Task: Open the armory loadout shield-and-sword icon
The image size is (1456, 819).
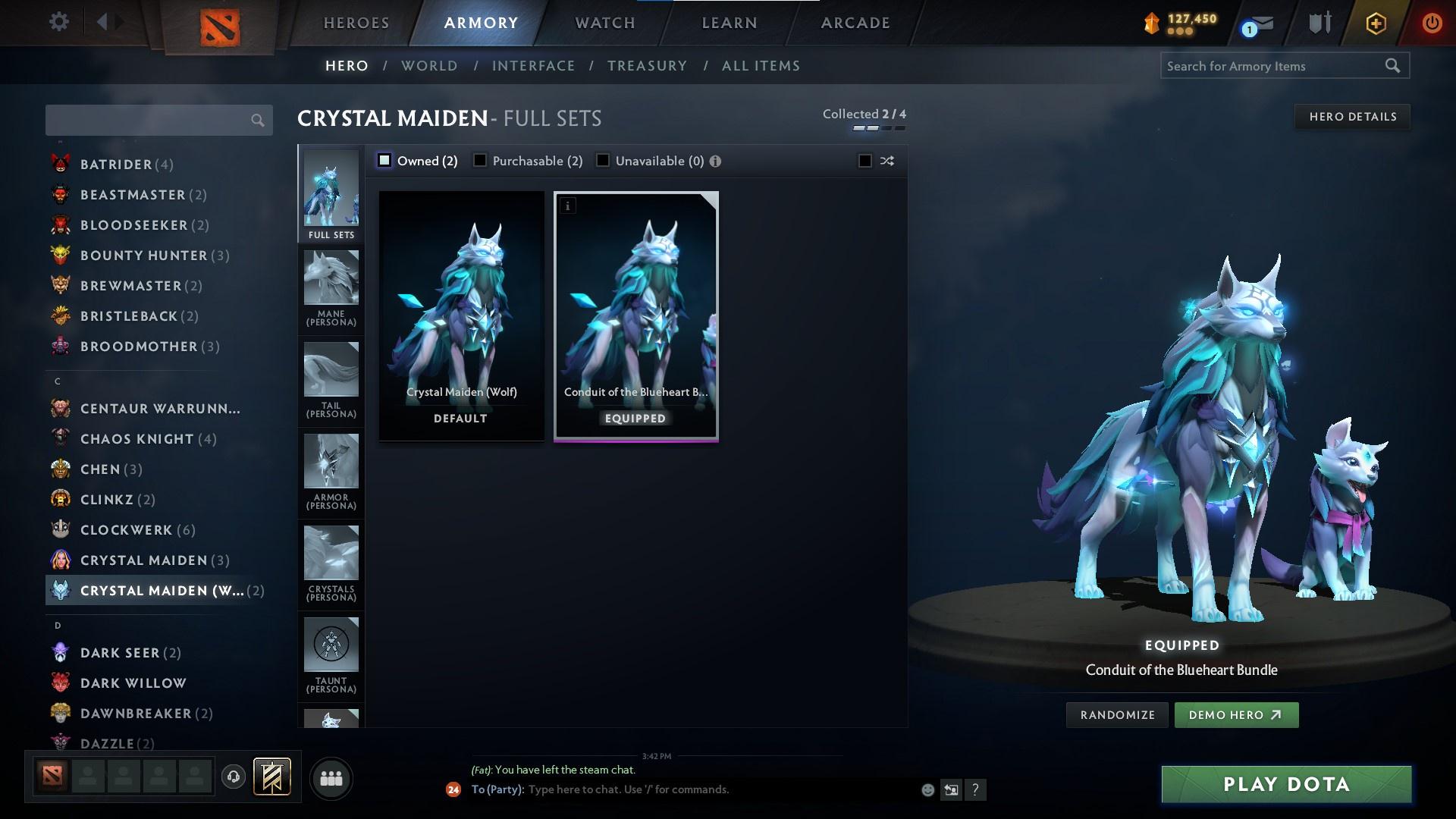Action: click(1318, 23)
